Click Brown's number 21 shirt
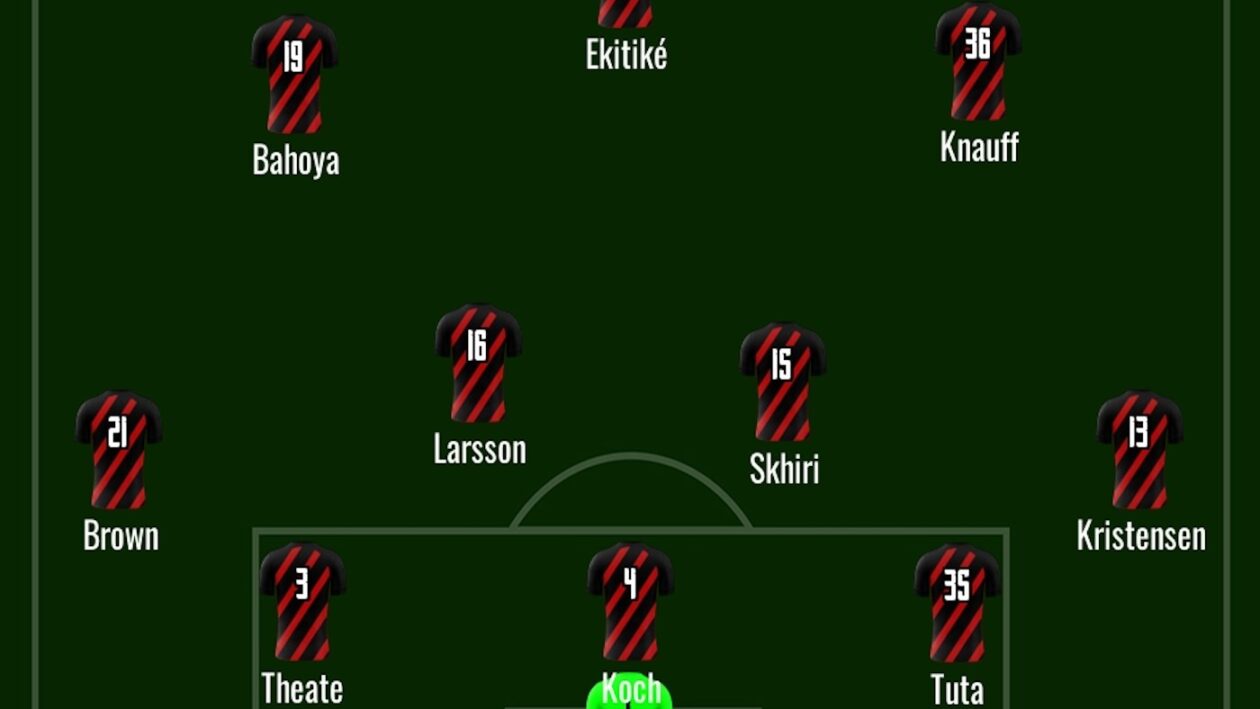1260x709 pixels. [x=119, y=449]
